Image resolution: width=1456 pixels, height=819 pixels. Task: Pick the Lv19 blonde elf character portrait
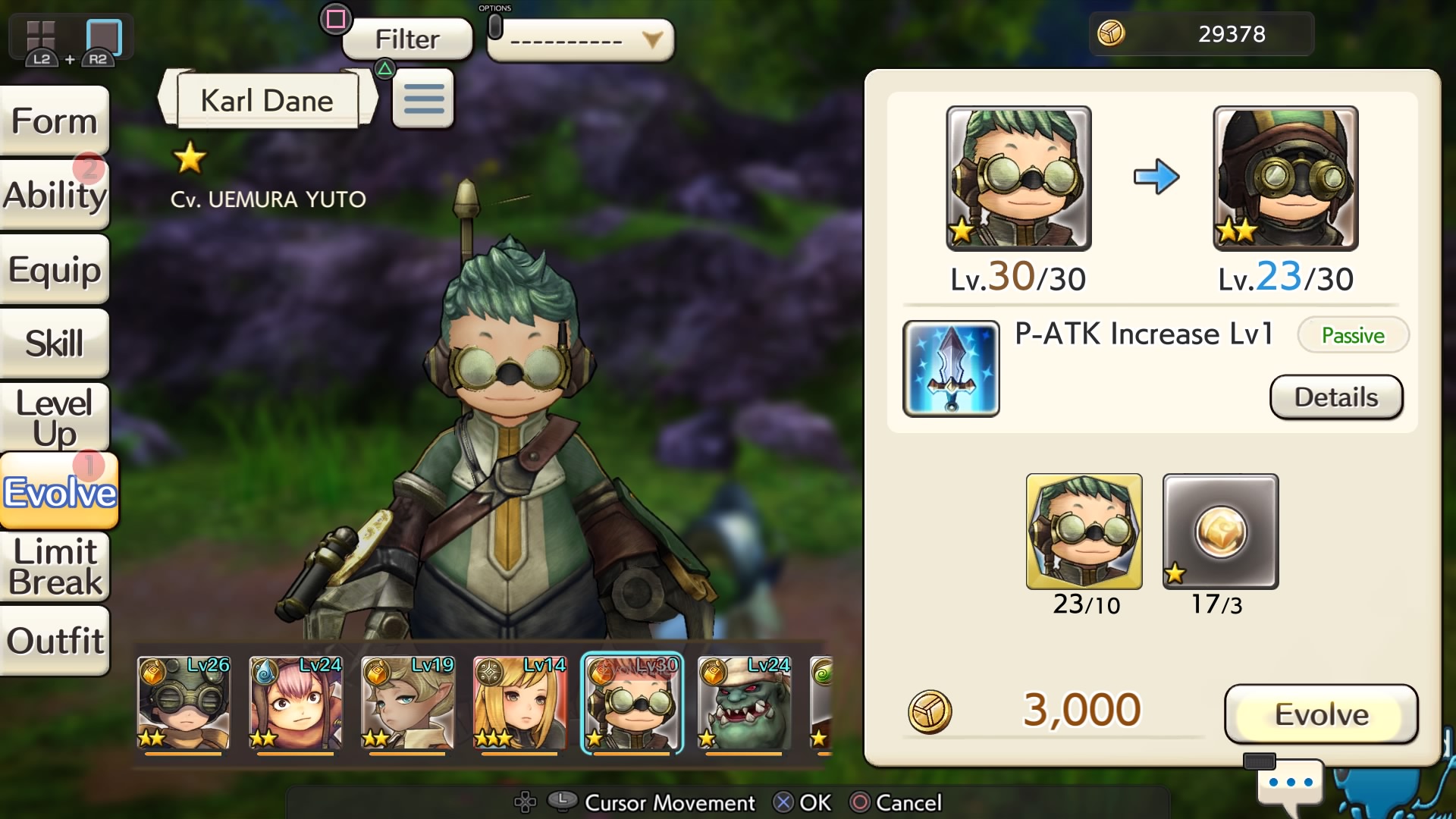(408, 703)
